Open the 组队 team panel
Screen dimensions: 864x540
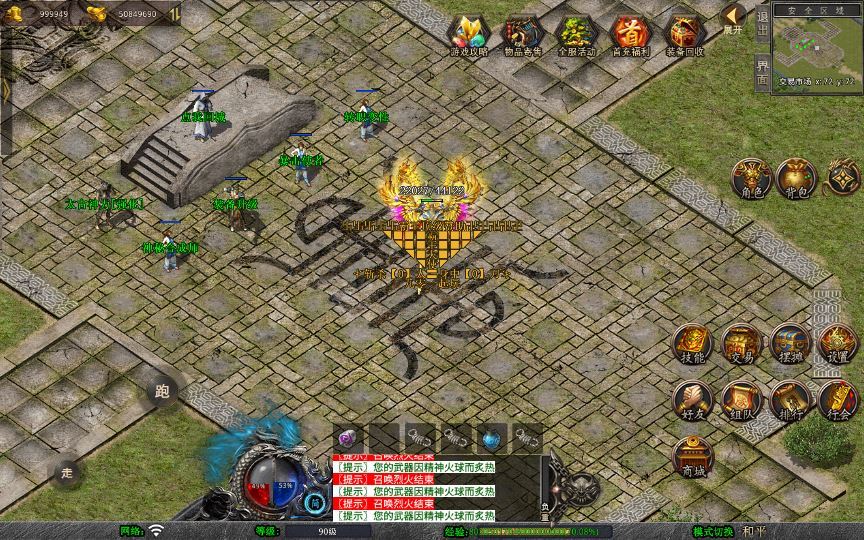[740, 400]
